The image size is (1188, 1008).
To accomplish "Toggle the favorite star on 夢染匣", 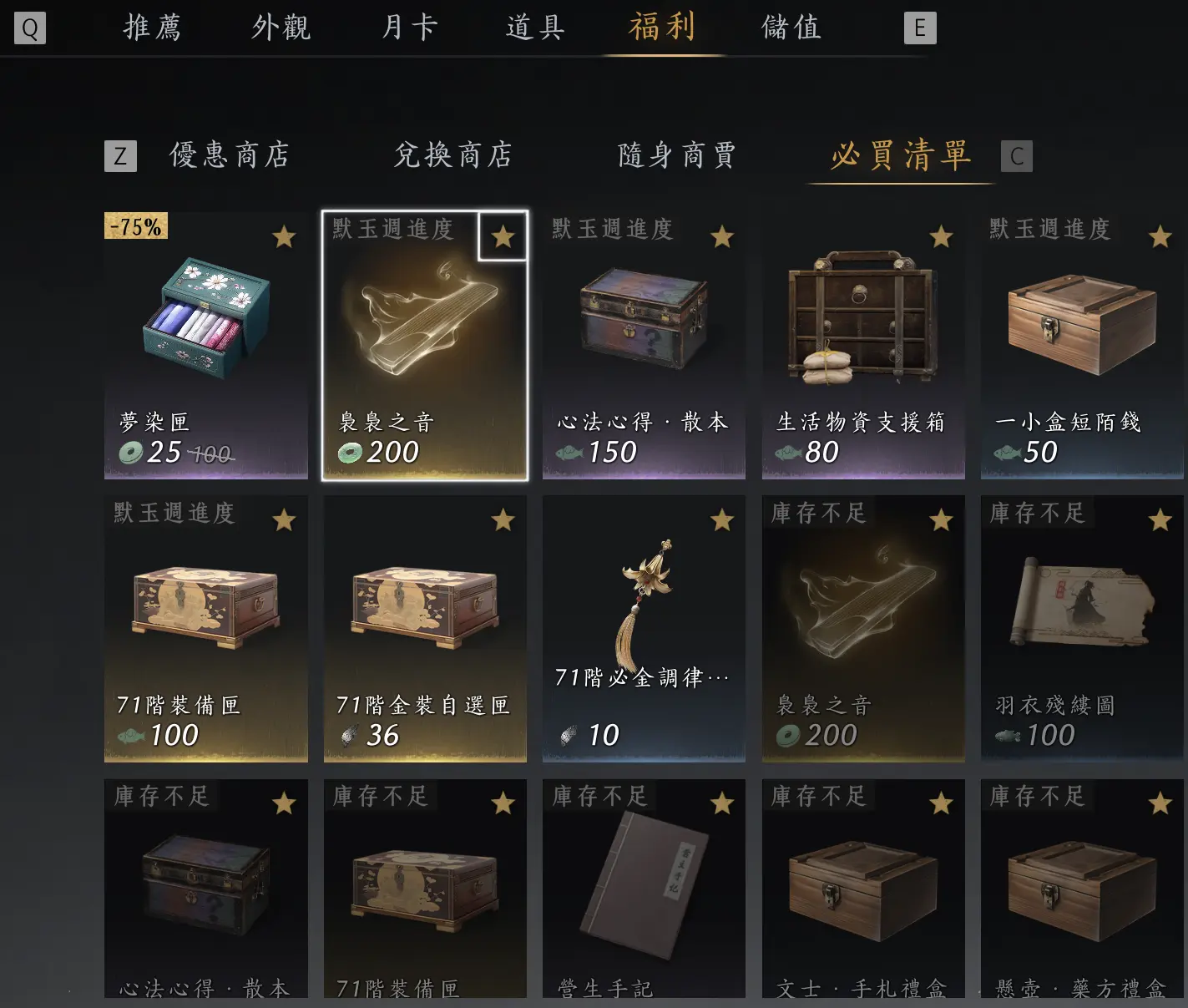I will tap(284, 236).
